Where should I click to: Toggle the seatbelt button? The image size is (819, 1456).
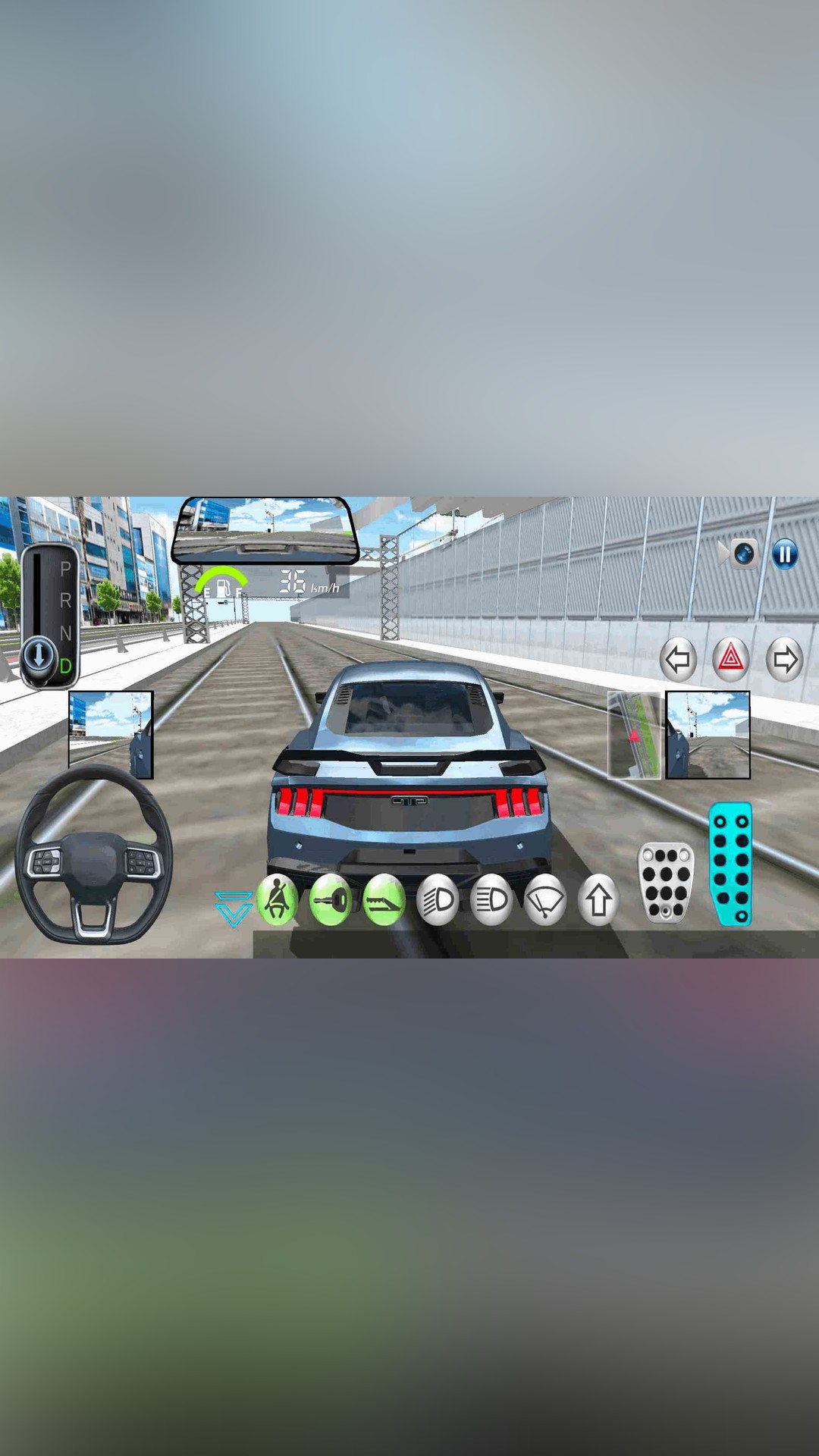click(x=278, y=900)
